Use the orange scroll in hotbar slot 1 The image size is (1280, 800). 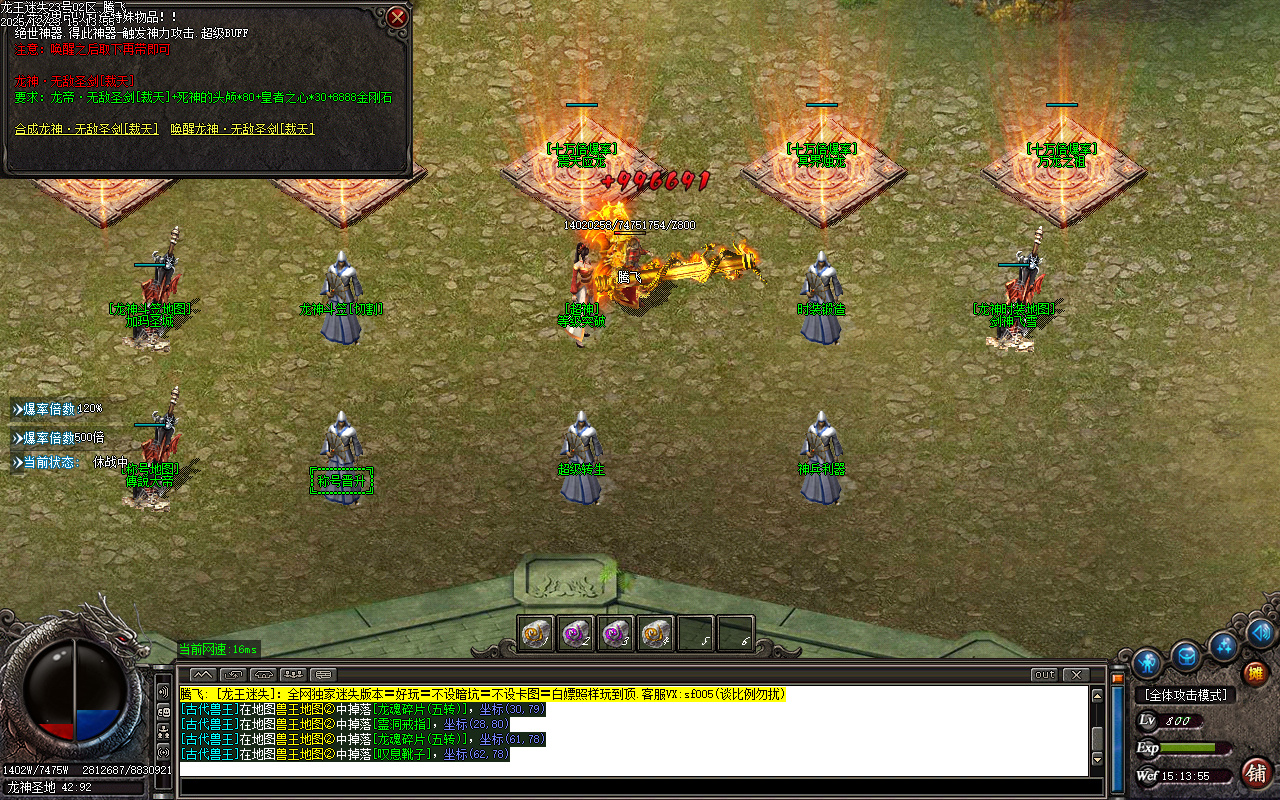coord(536,633)
